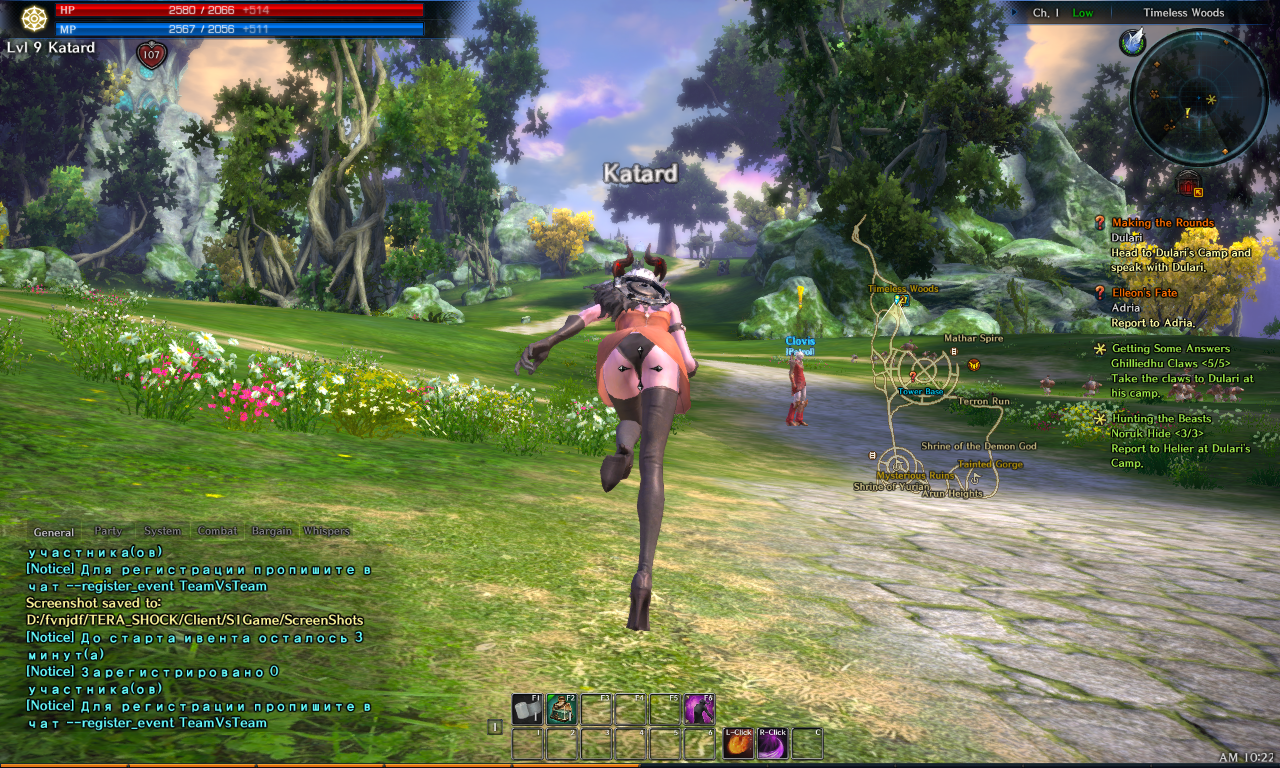Image resolution: width=1280 pixels, height=768 pixels.
Task: Use the bandage item in slot F1
Action: 527,710
